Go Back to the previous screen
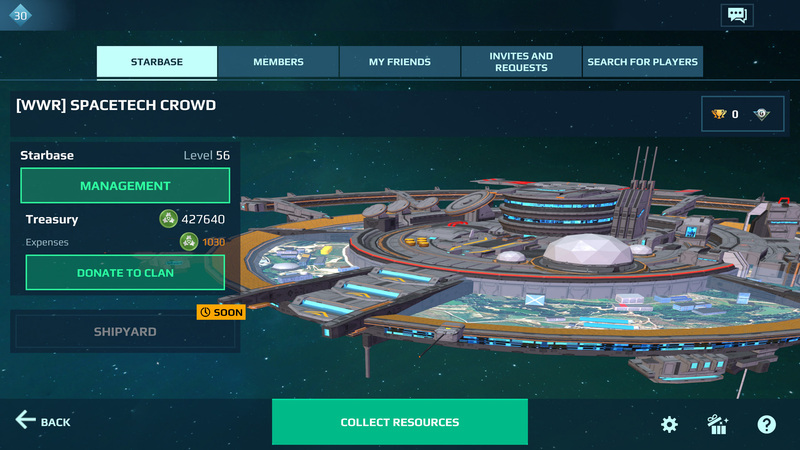Viewport: 800px width, 450px height. tap(43, 421)
